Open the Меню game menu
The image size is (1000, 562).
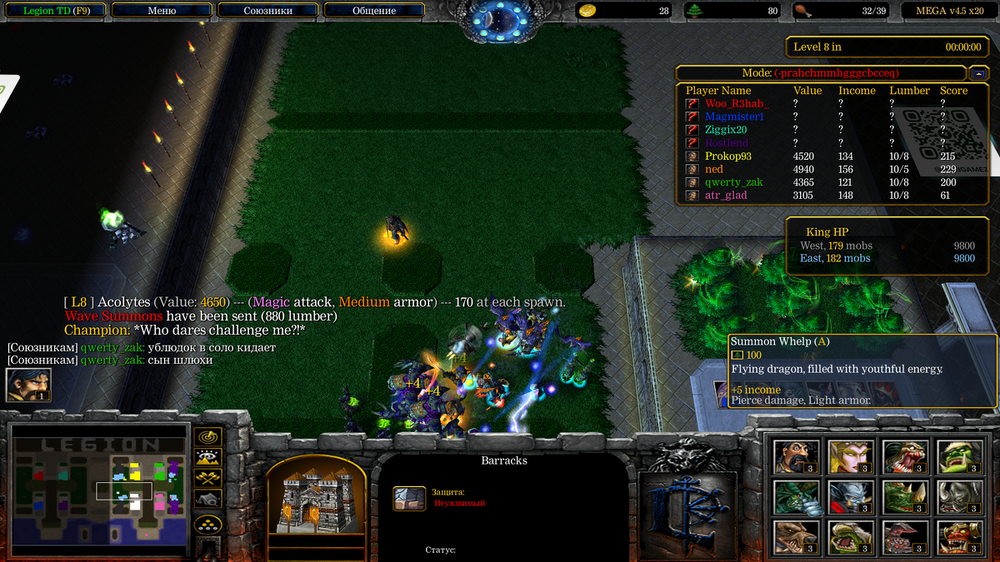[161, 11]
